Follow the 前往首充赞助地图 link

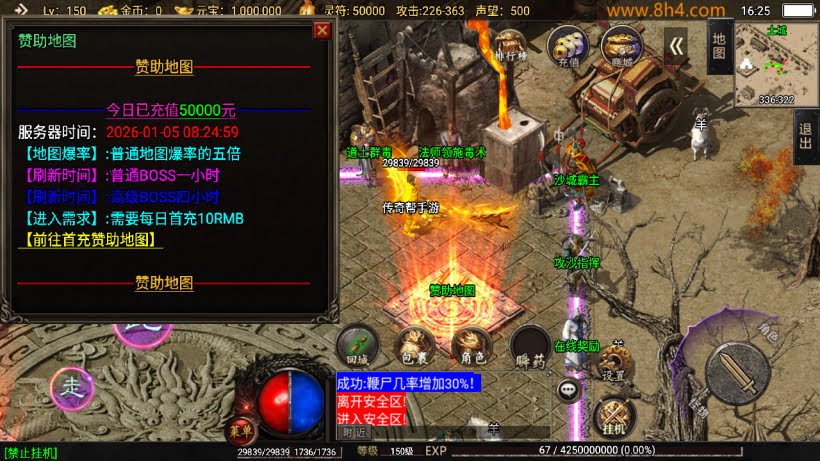[91, 240]
